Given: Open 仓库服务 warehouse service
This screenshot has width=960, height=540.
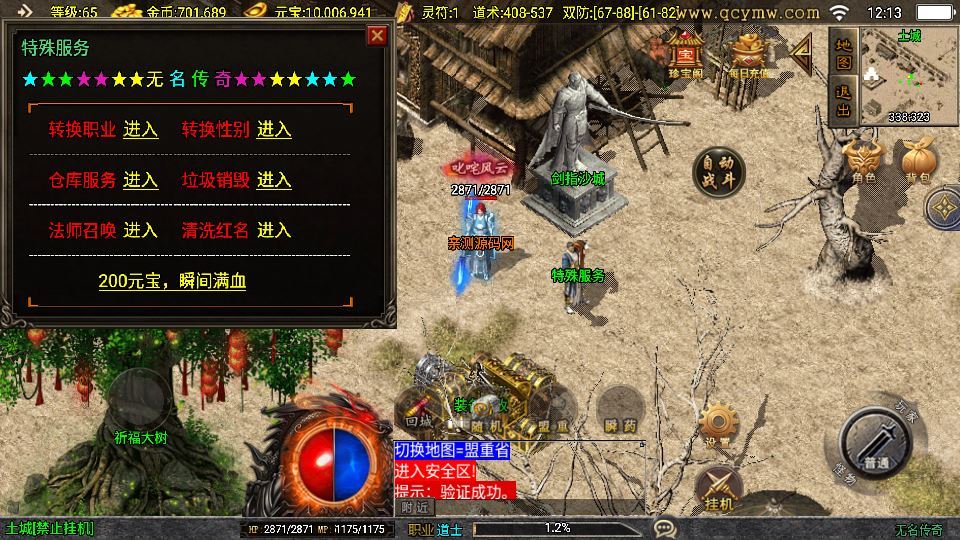Looking at the screenshot, I should (x=140, y=180).
